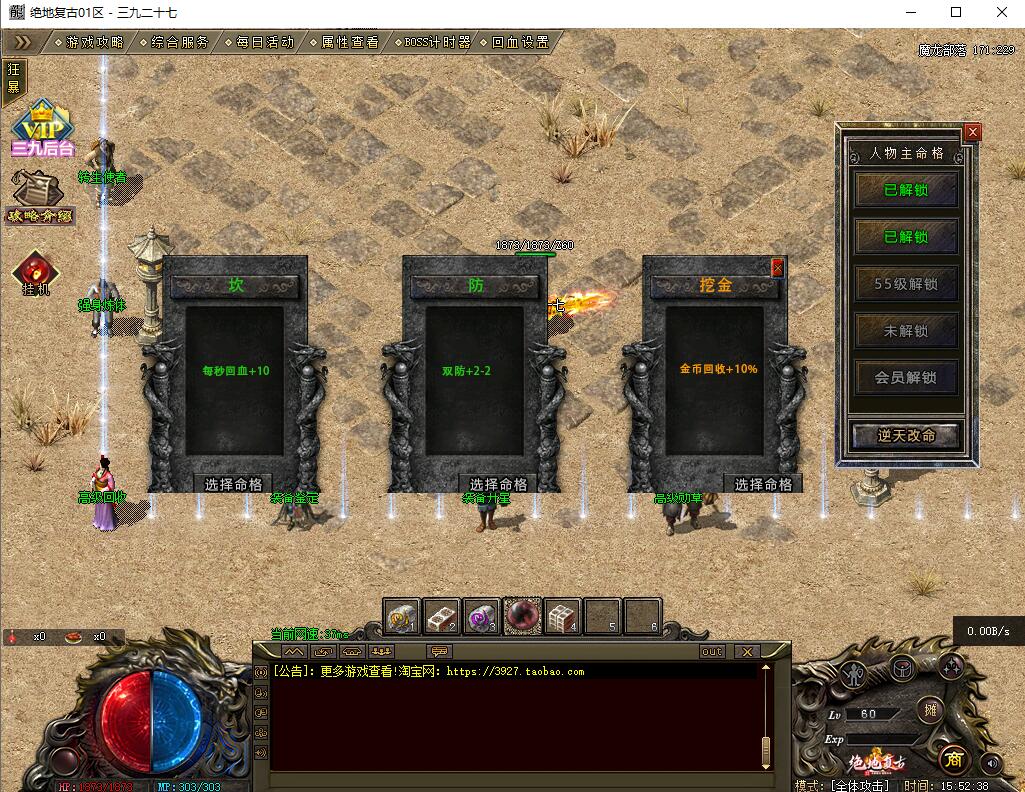
Task: Open the 摊 stall button
Action: (930, 710)
